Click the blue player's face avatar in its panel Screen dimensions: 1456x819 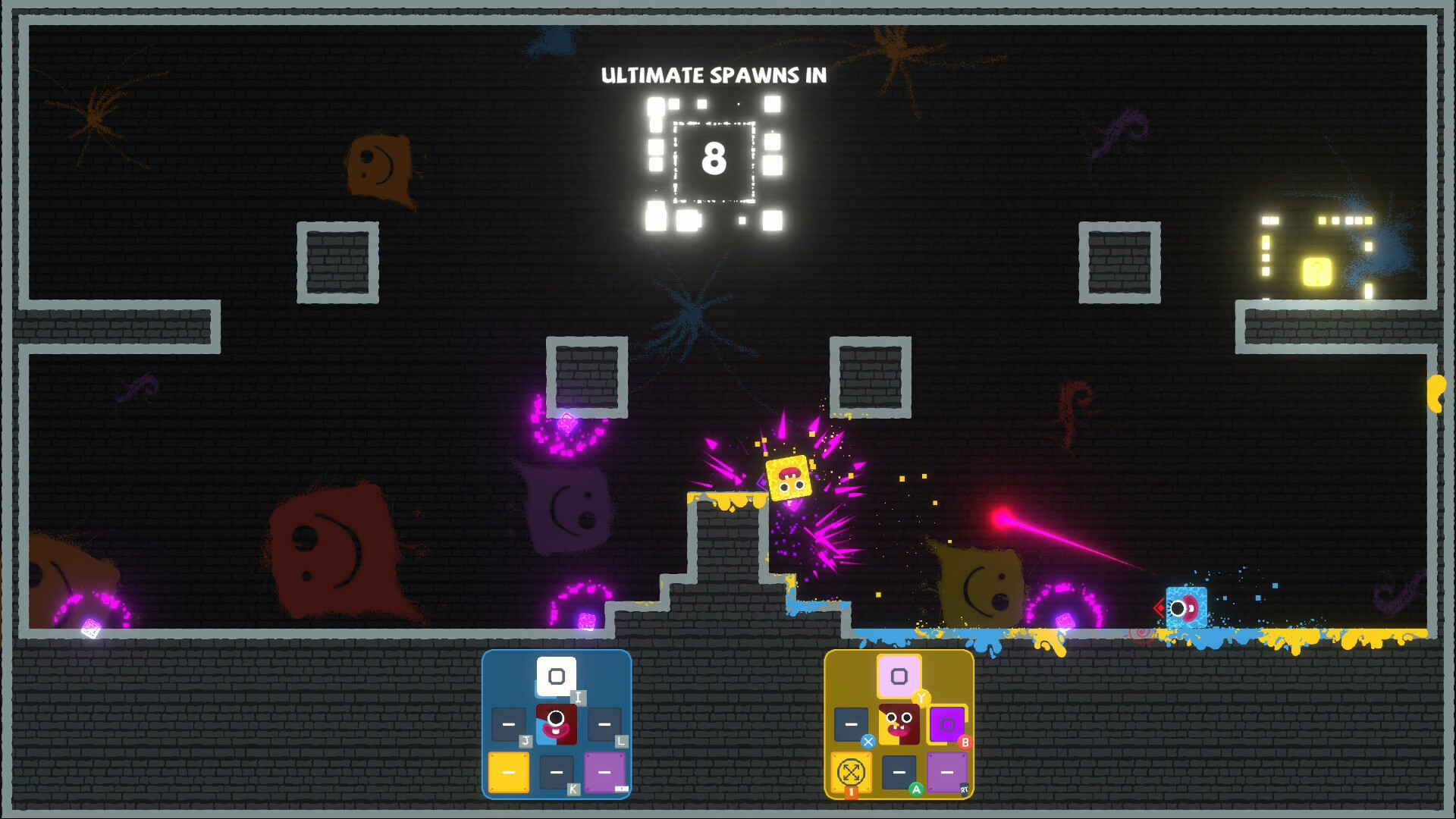pos(556,724)
